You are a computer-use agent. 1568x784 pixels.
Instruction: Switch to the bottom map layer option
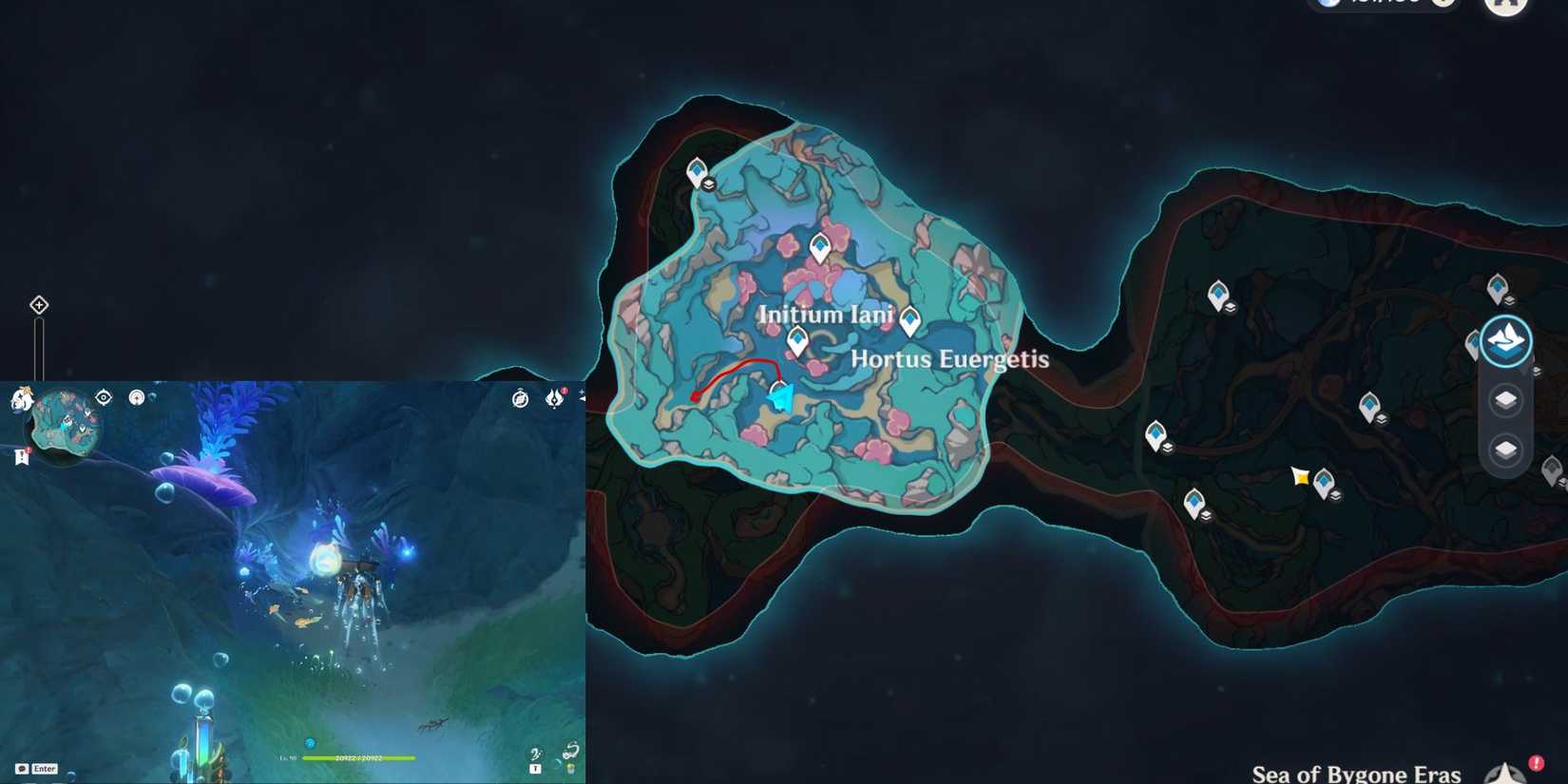pos(1505,449)
